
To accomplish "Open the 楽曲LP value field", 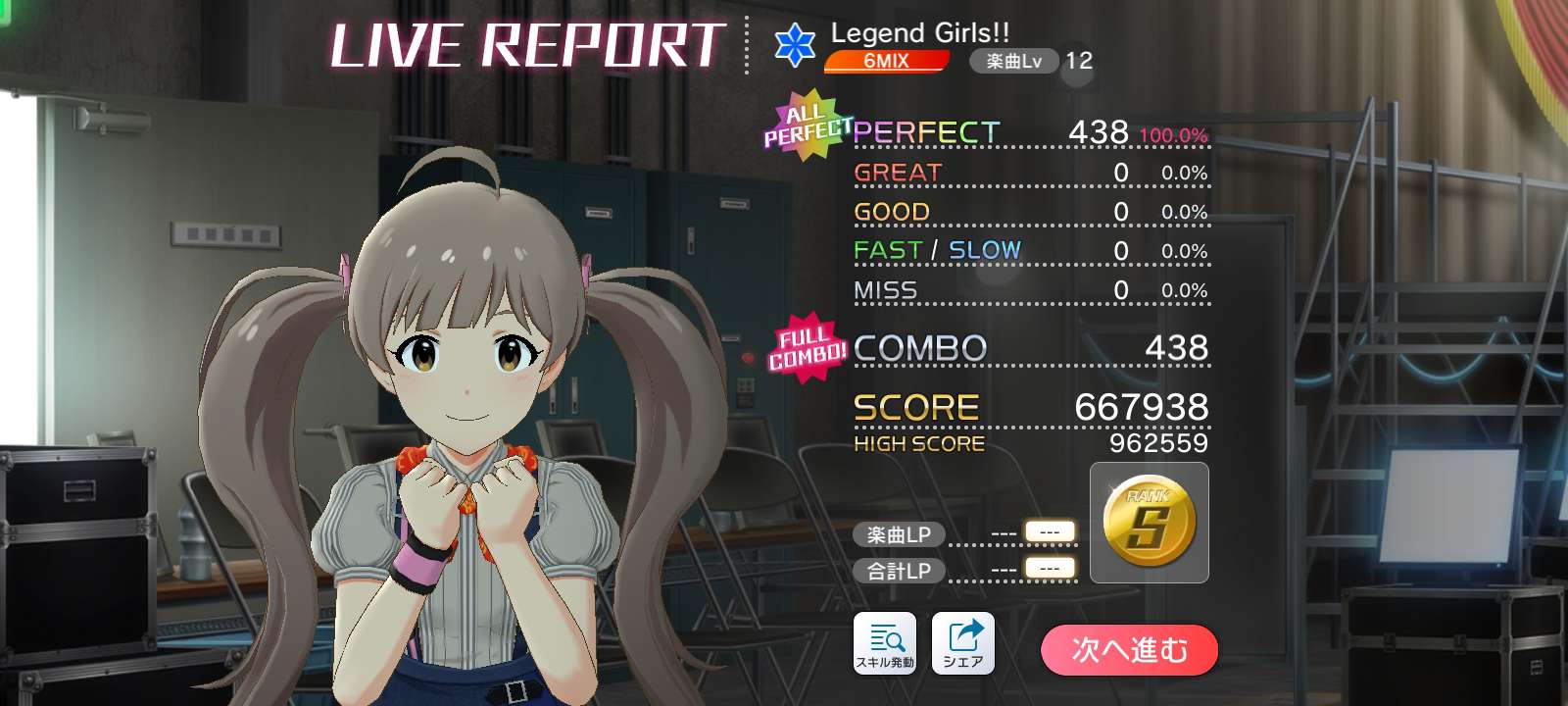I will pyautogui.click(x=1047, y=534).
